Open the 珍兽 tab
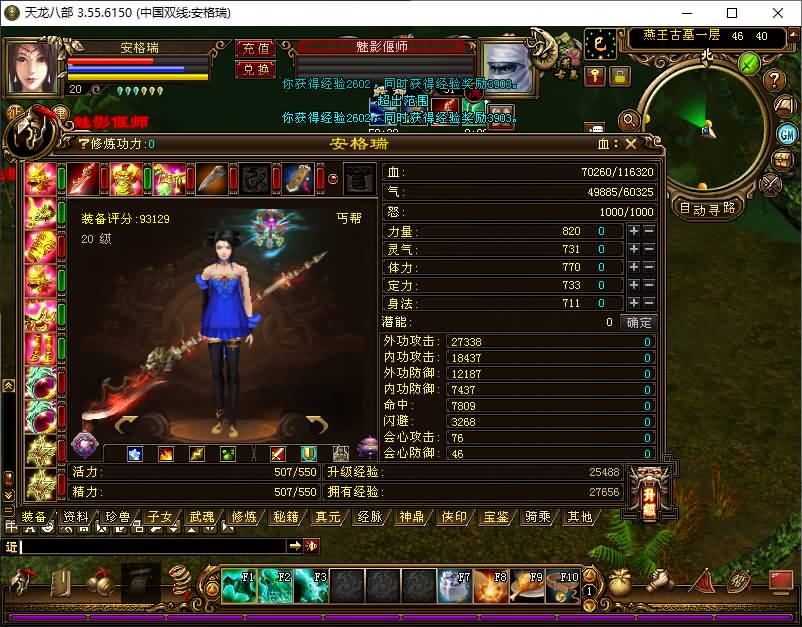 pyautogui.click(x=117, y=517)
